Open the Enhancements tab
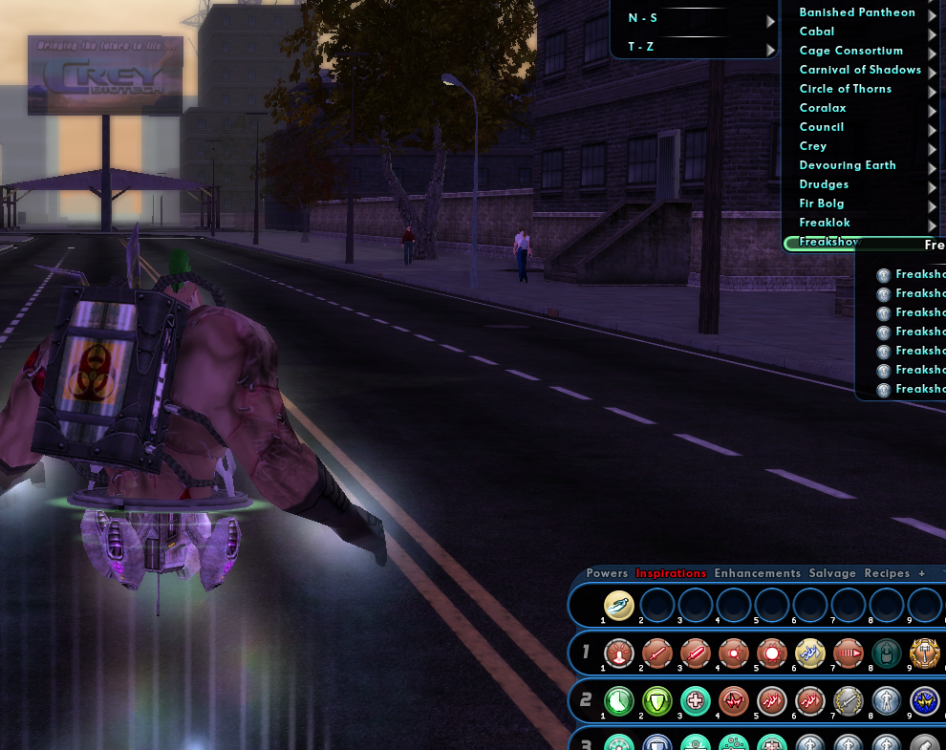946x750 pixels. [x=757, y=573]
